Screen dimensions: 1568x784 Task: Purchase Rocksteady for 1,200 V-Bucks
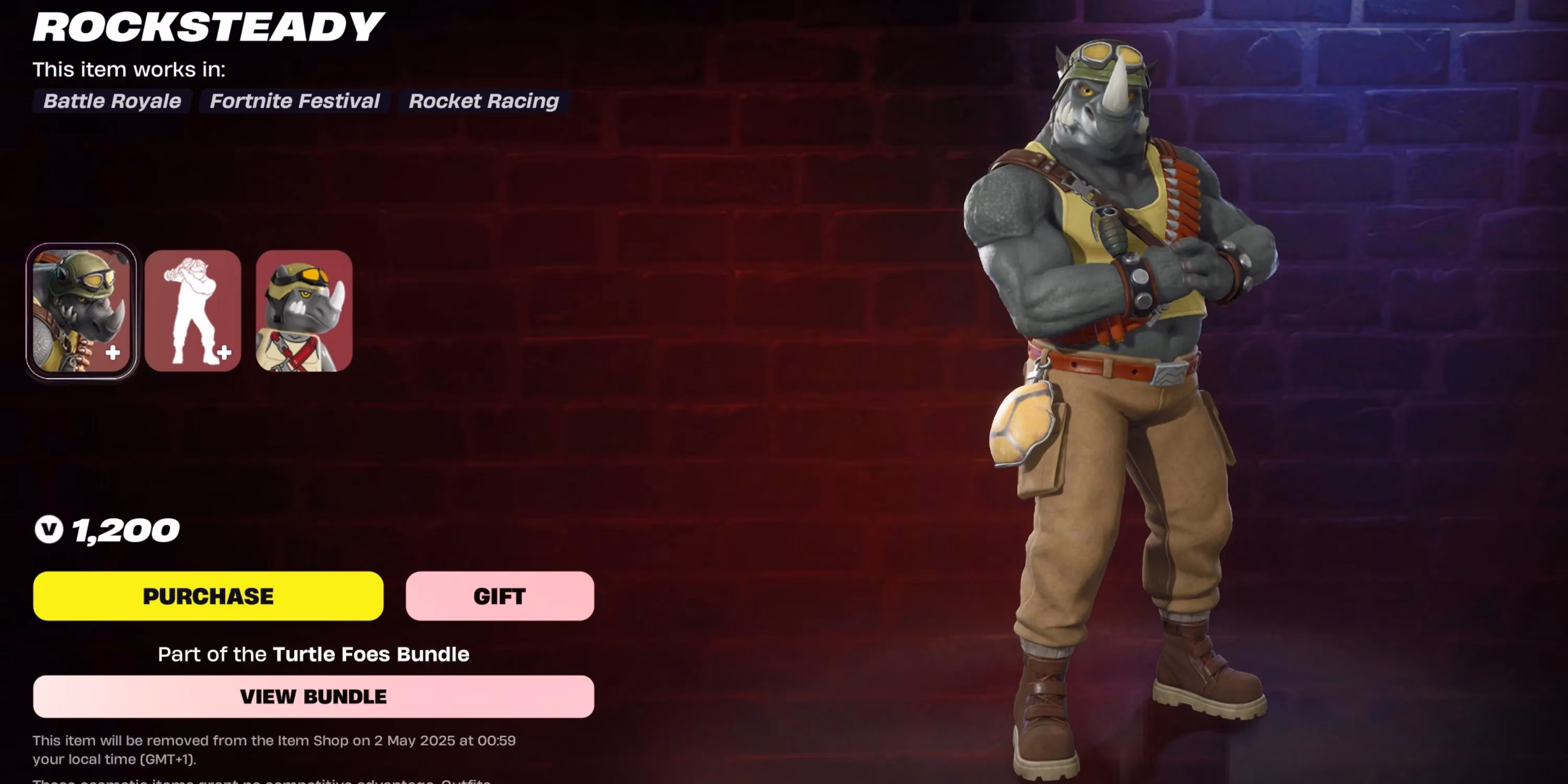(208, 596)
